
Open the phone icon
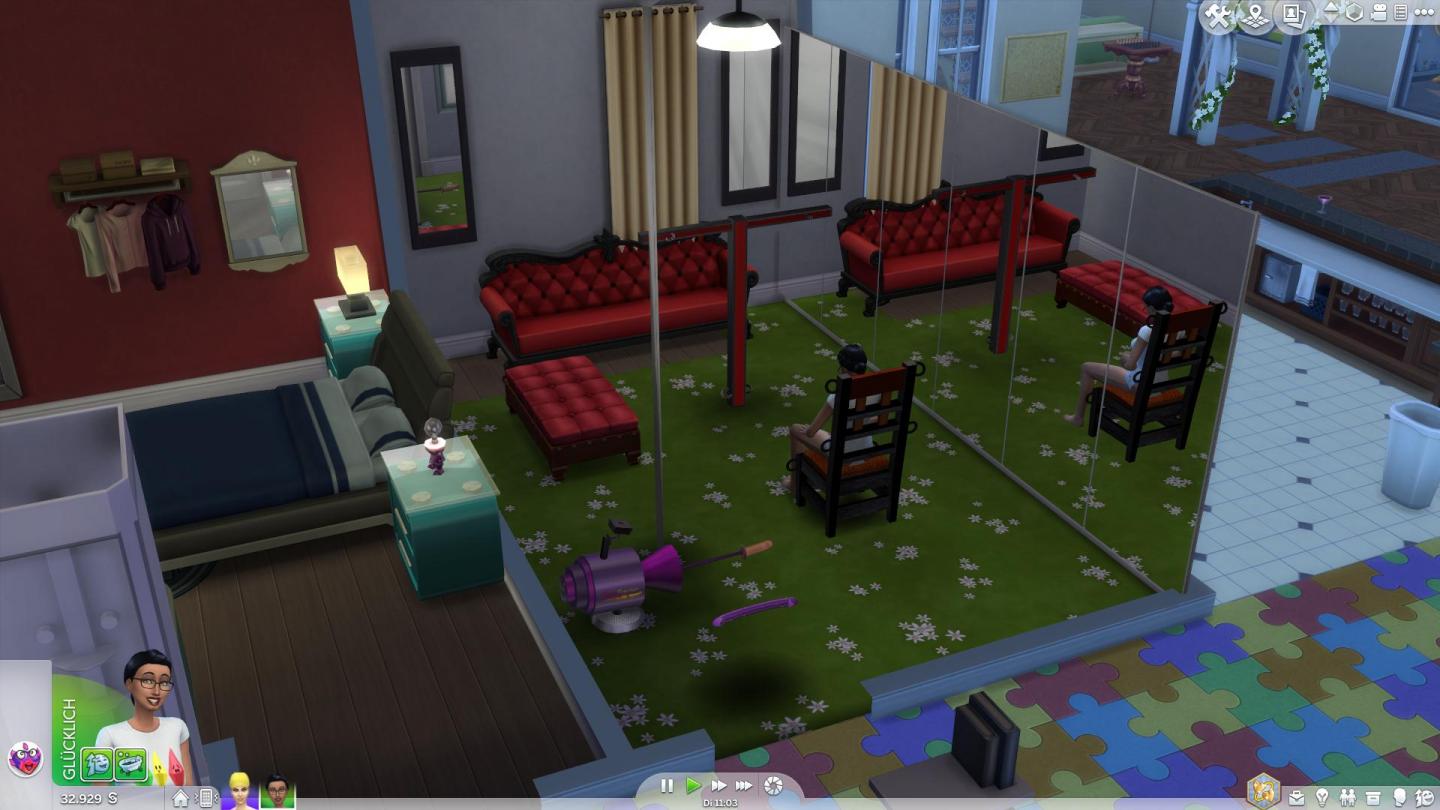tap(206, 797)
